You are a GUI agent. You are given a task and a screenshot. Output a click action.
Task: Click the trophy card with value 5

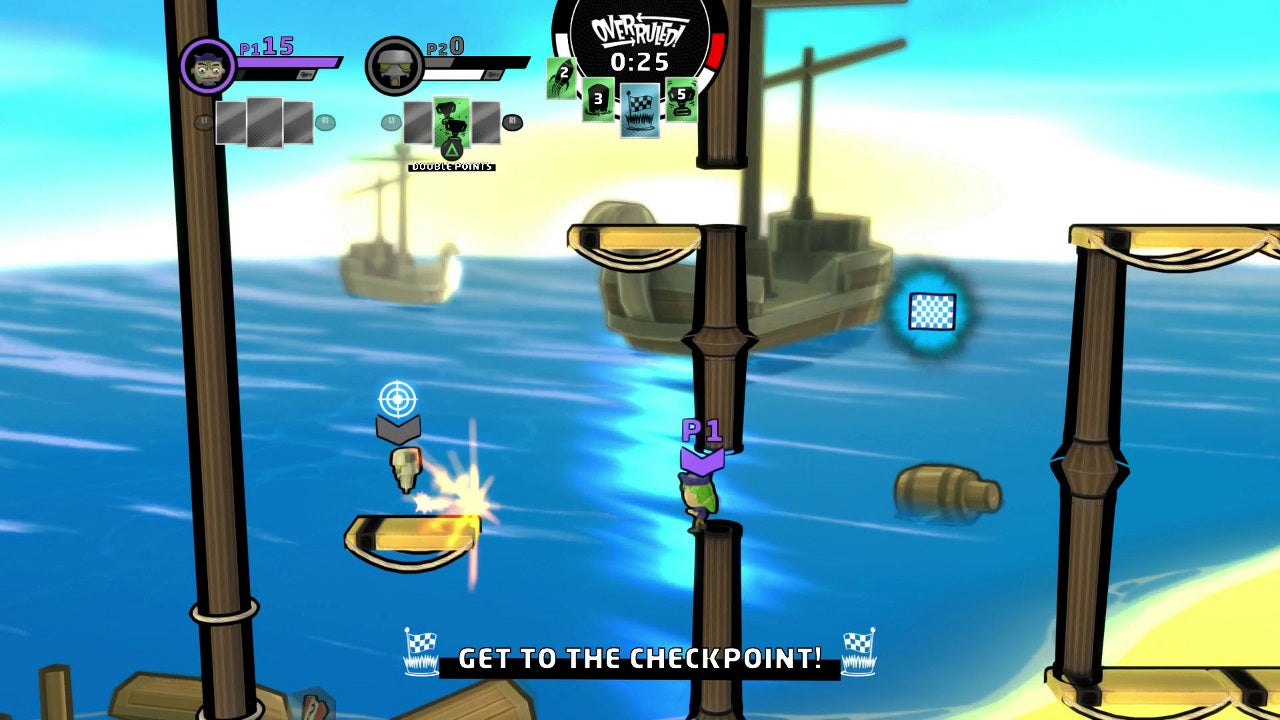pyautogui.click(x=679, y=97)
